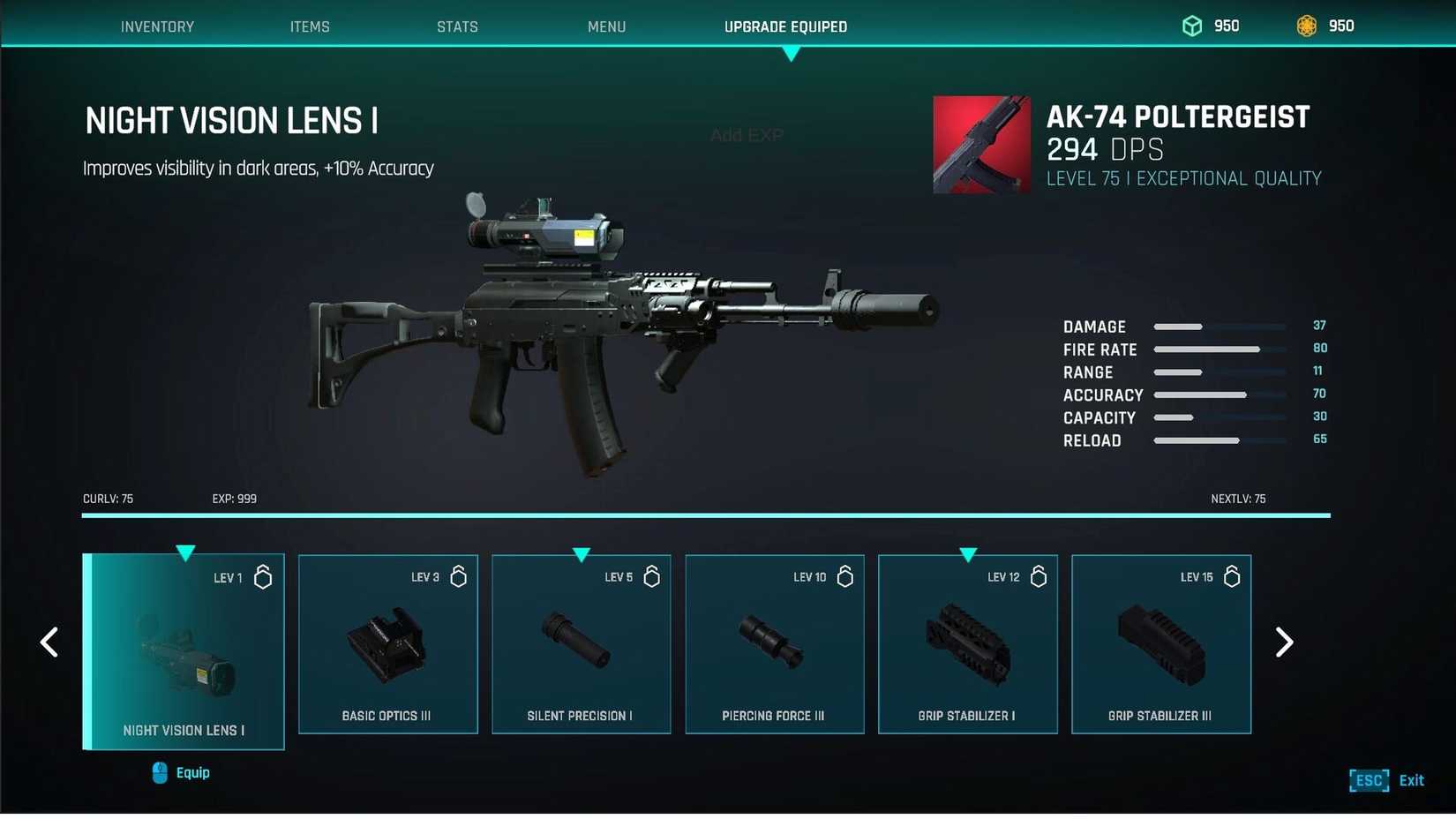Pick the Silent Precision I suppressor card
Screen dimensions: 1456x819
581,644
